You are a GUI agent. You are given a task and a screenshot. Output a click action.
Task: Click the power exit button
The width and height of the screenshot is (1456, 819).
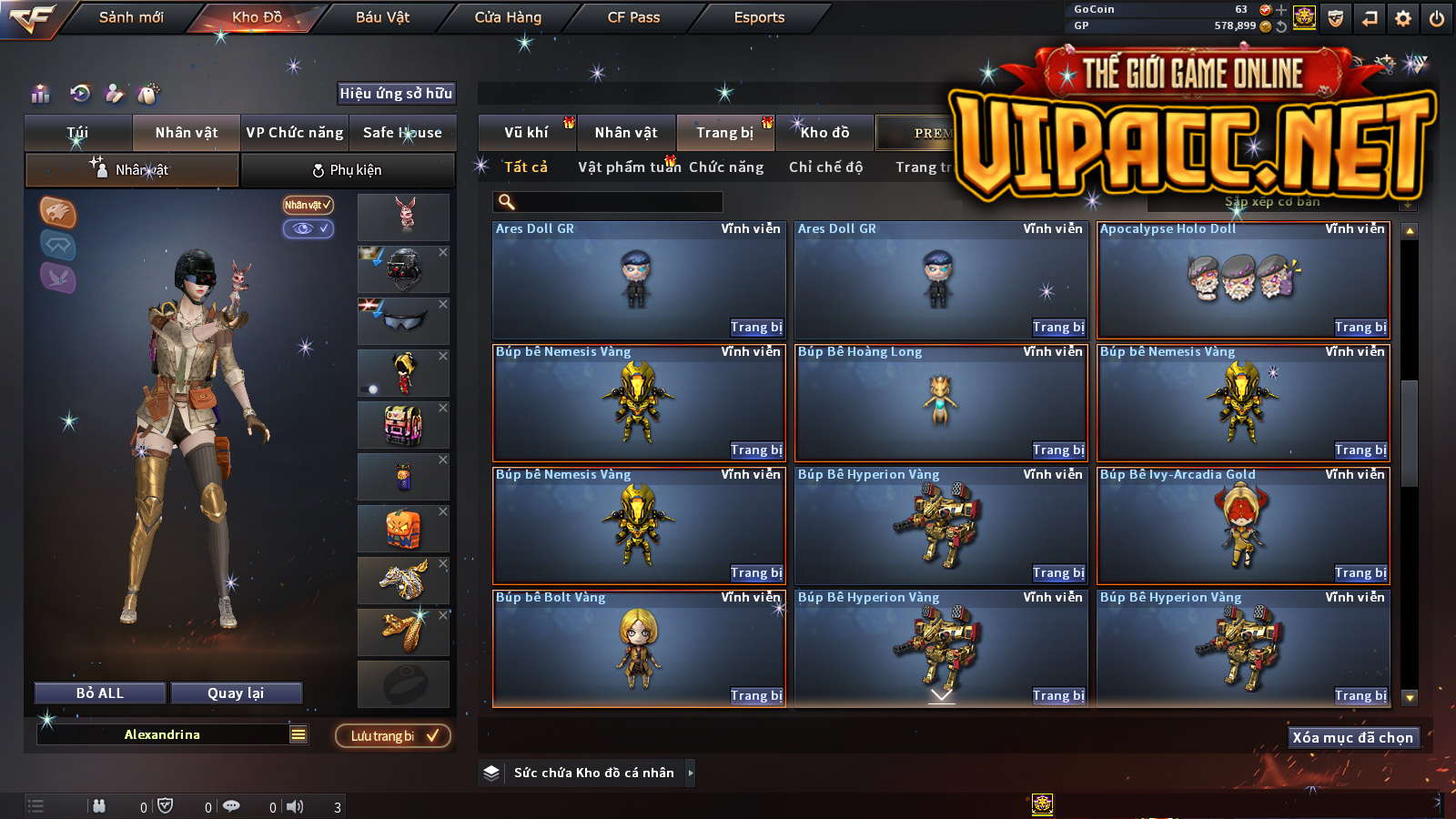[1437, 18]
